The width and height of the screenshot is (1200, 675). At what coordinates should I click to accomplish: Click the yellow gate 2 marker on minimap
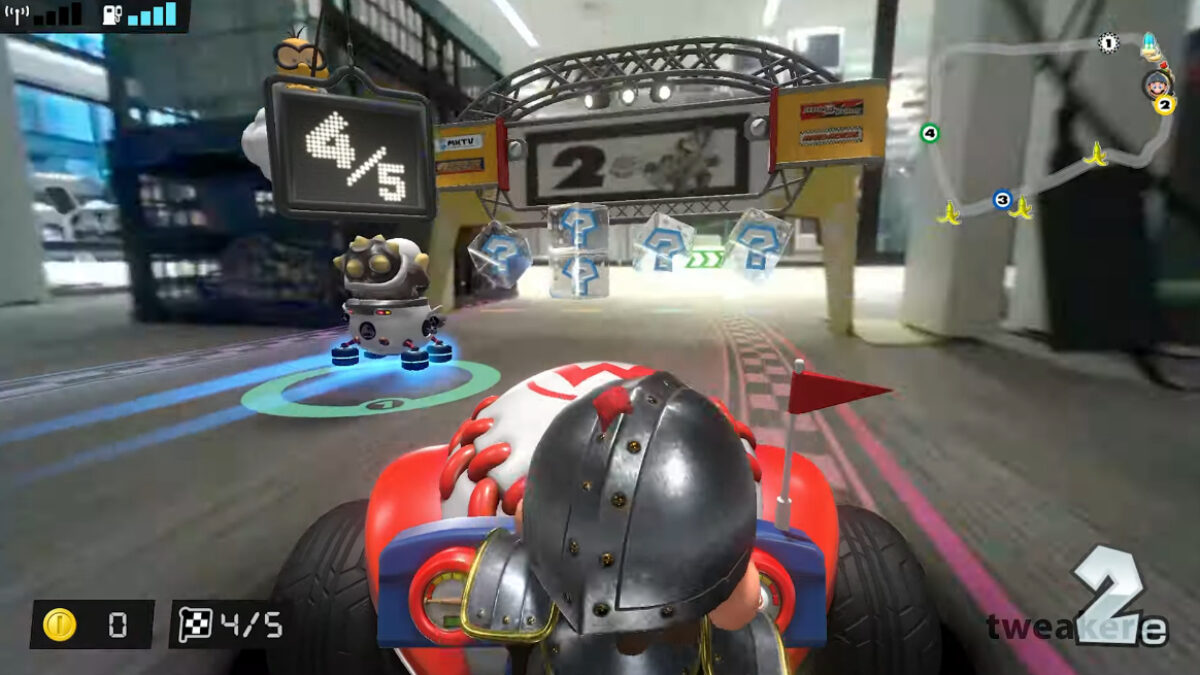[1164, 104]
